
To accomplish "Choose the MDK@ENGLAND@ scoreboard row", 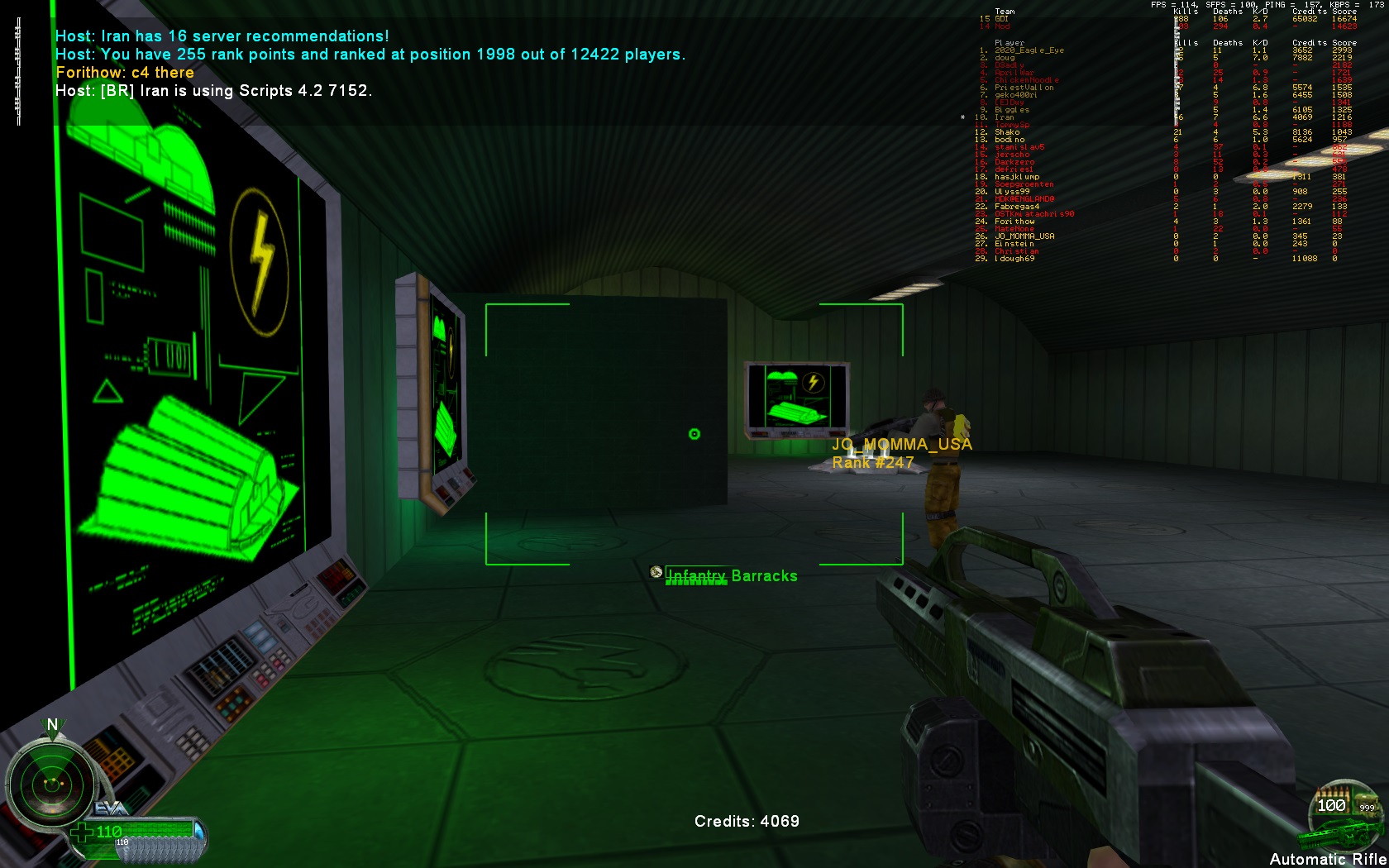I will pos(1024,199).
